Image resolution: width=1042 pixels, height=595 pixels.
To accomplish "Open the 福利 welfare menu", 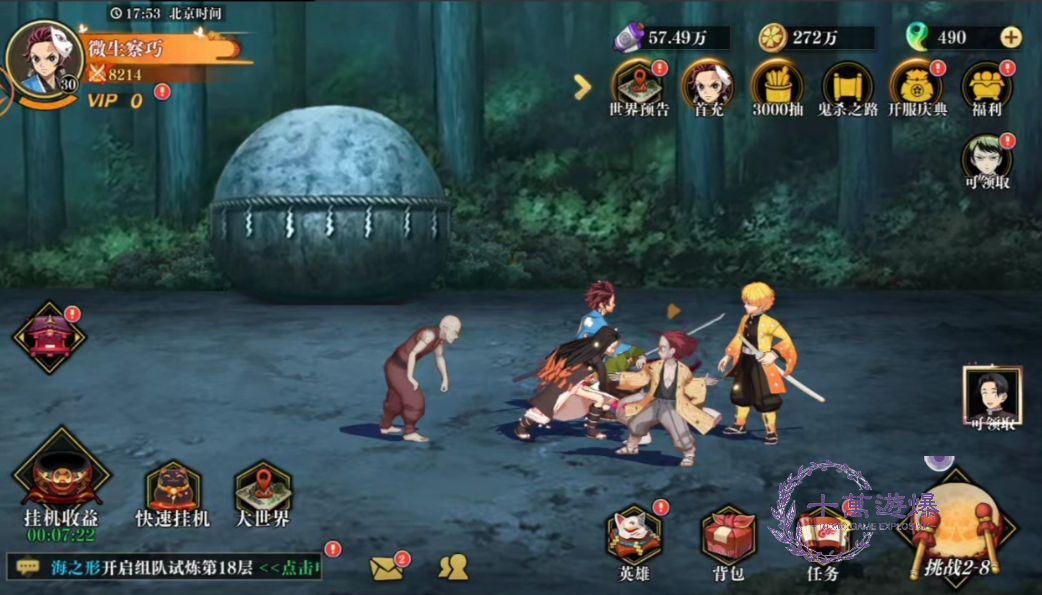I will [986, 87].
